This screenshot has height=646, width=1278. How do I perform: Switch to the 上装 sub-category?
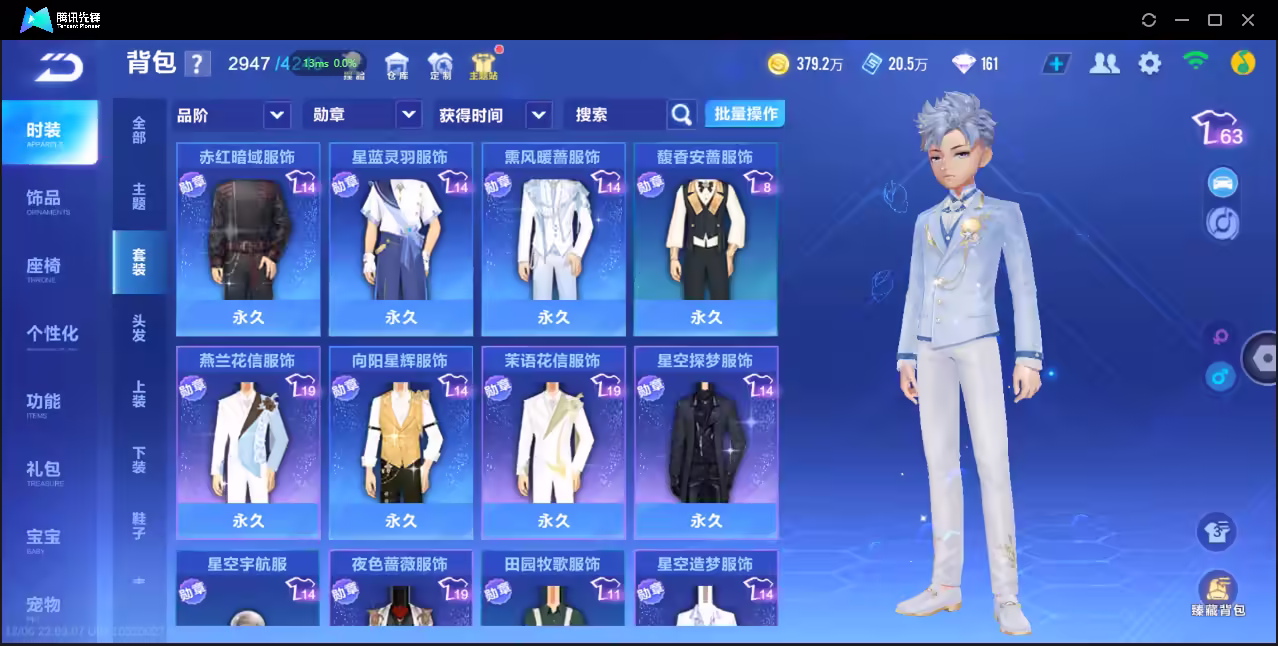(x=139, y=395)
